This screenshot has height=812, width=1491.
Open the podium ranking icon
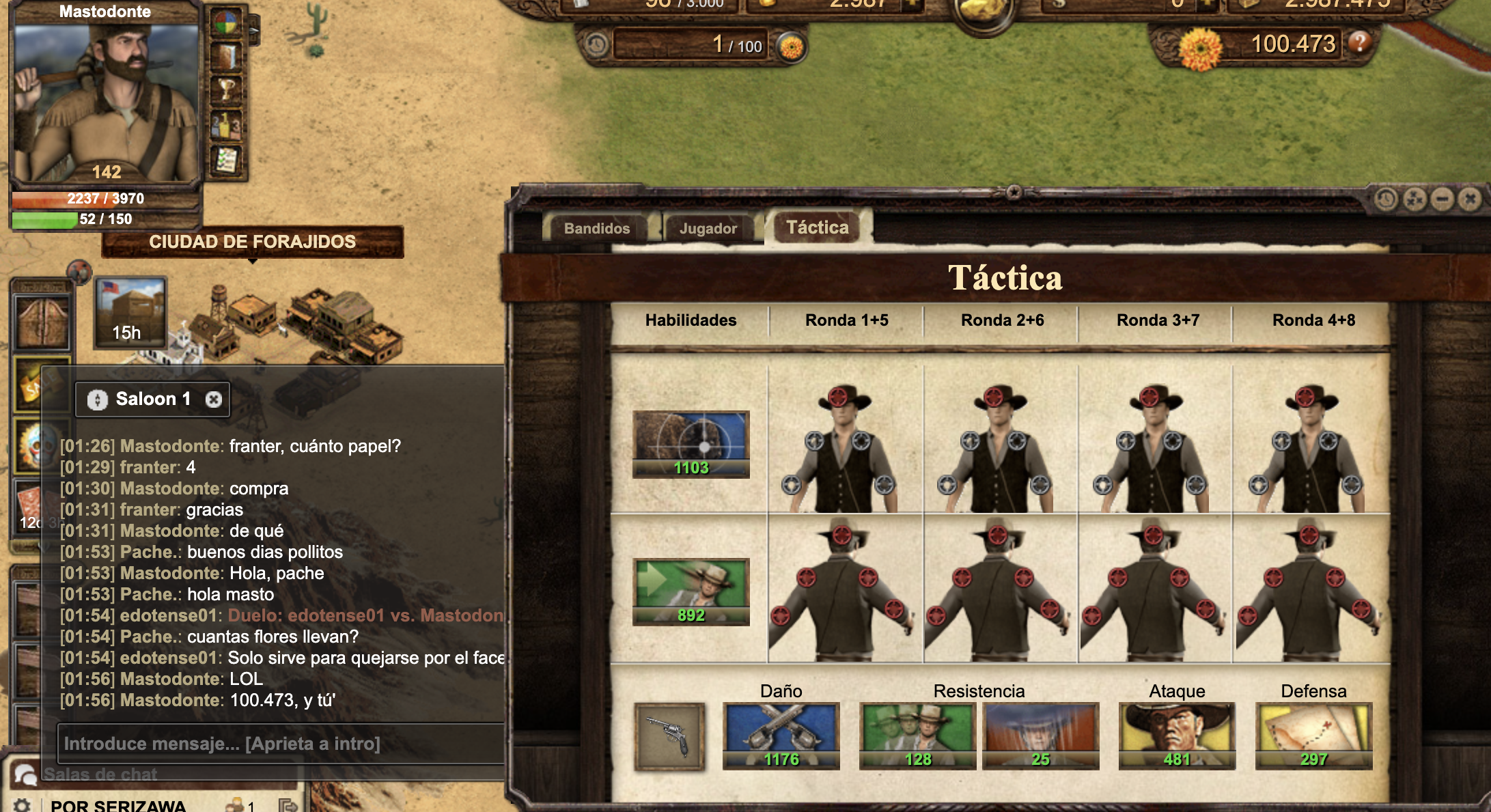pos(227,126)
